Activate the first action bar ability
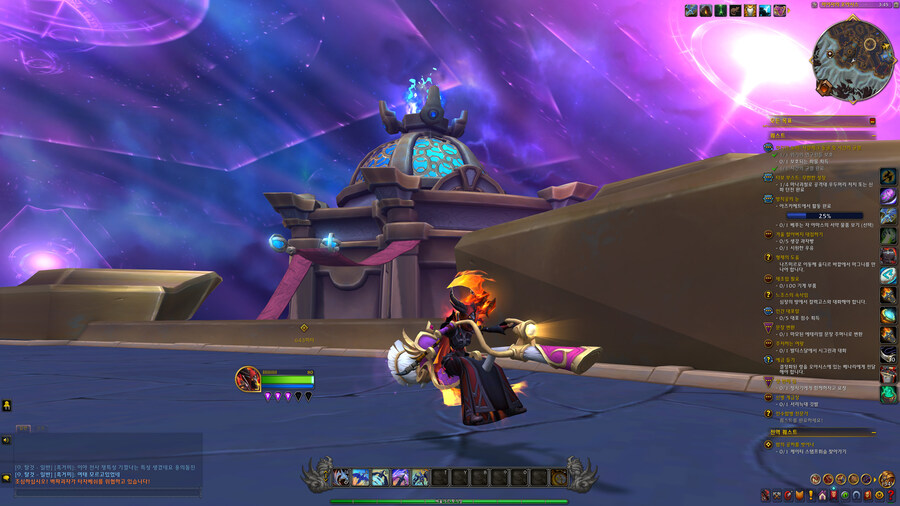This screenshot has height=506, width=900. (341, 478)
